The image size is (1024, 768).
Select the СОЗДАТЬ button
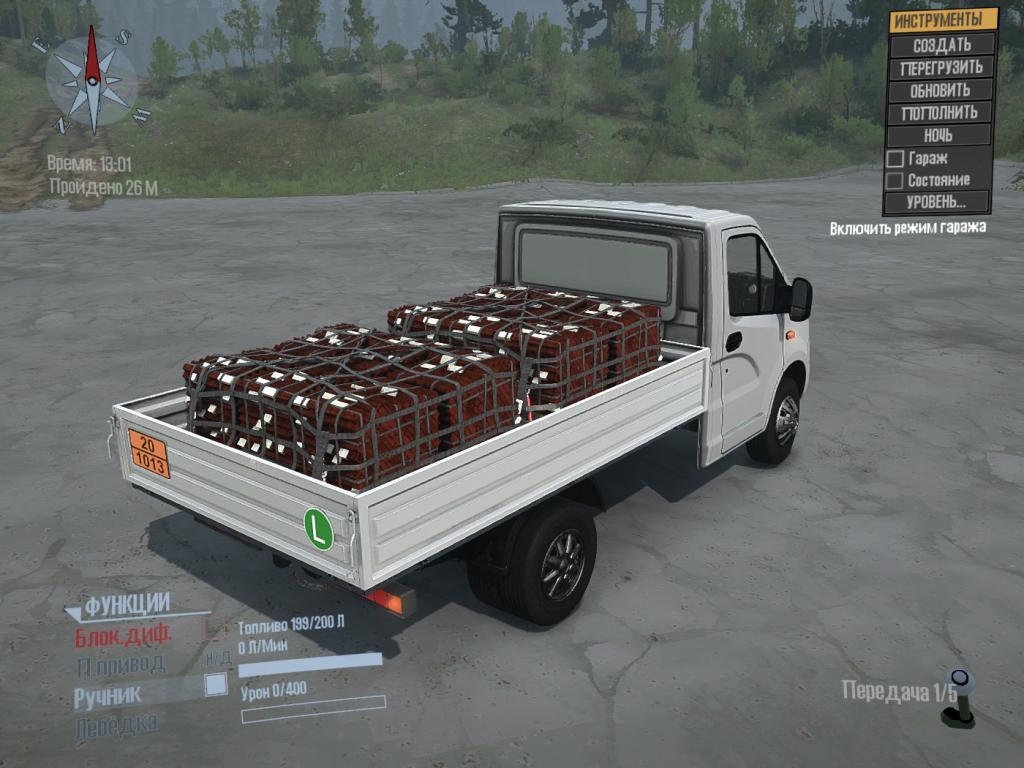coord(941,45)
